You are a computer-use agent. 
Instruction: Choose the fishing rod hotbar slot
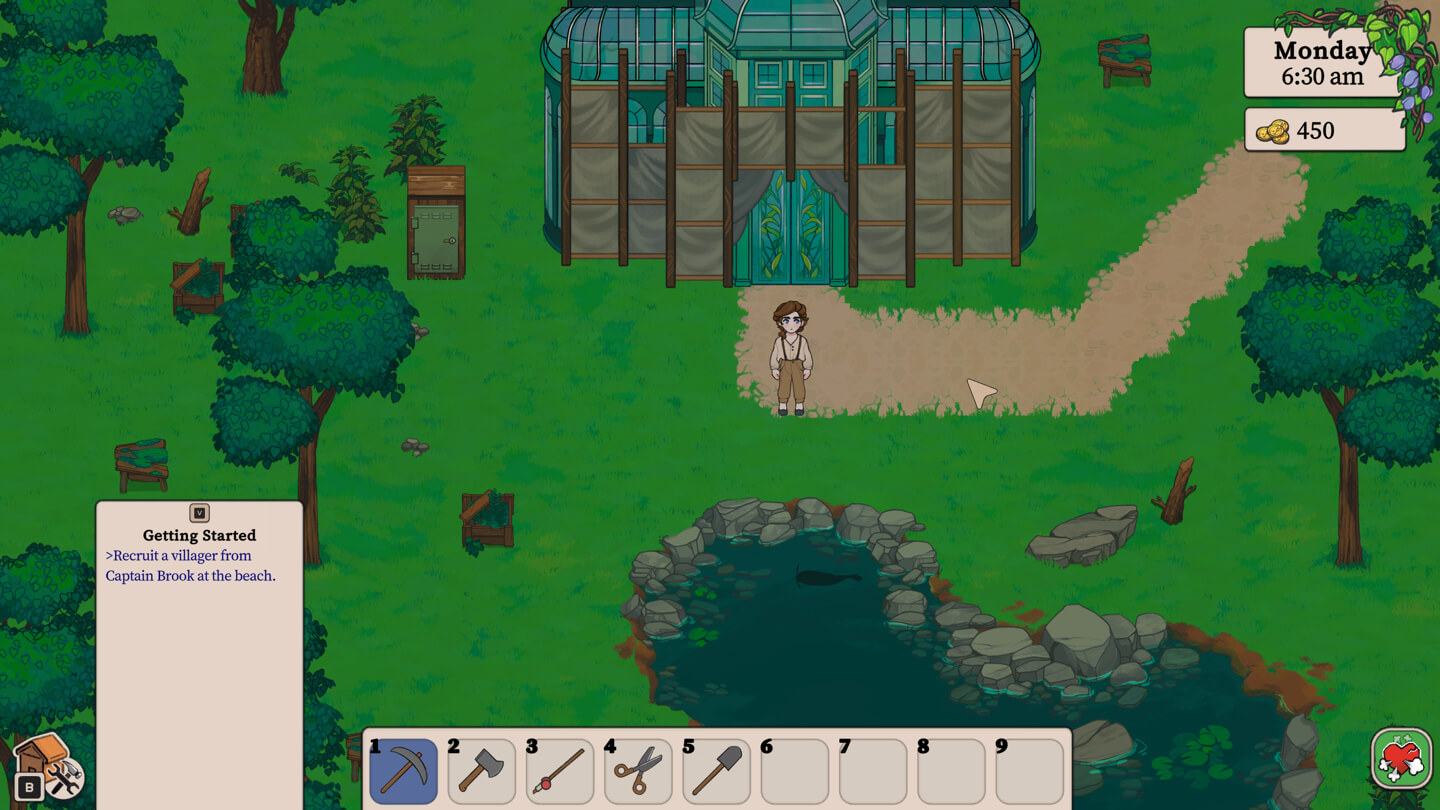(559, 771)
